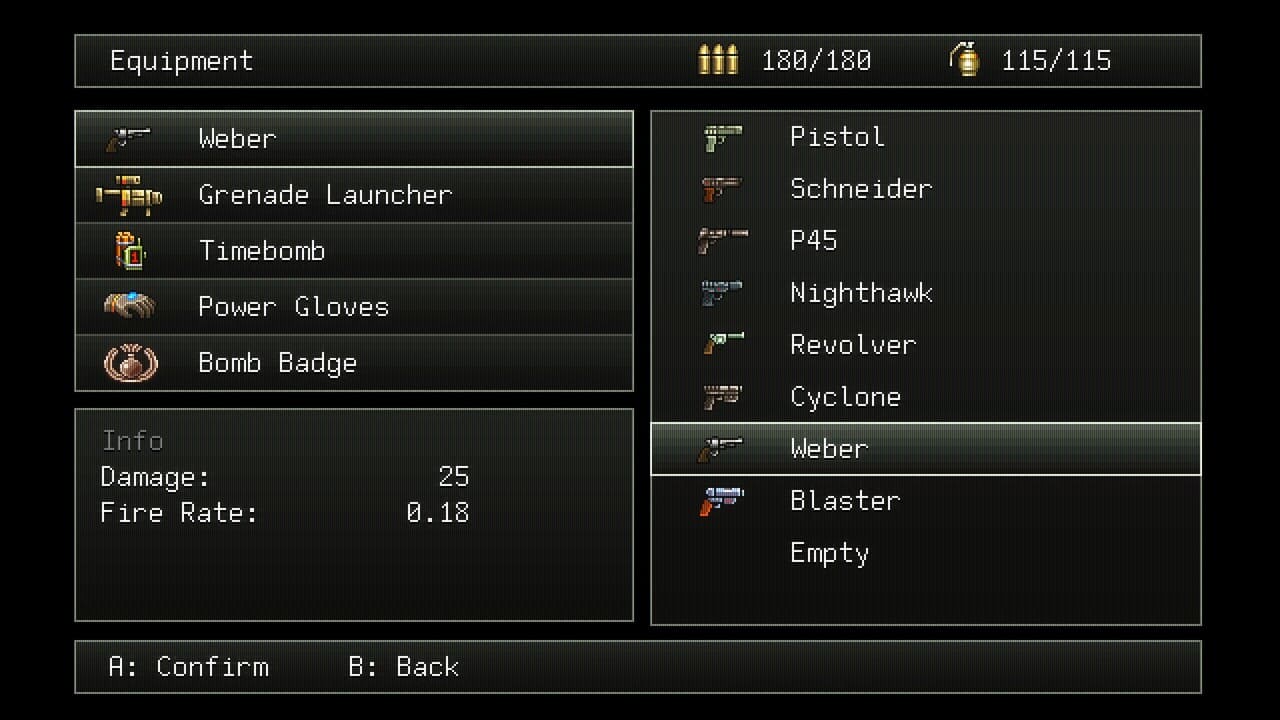
Task: Choose the Blaster weapon
Action: point(845,501)
